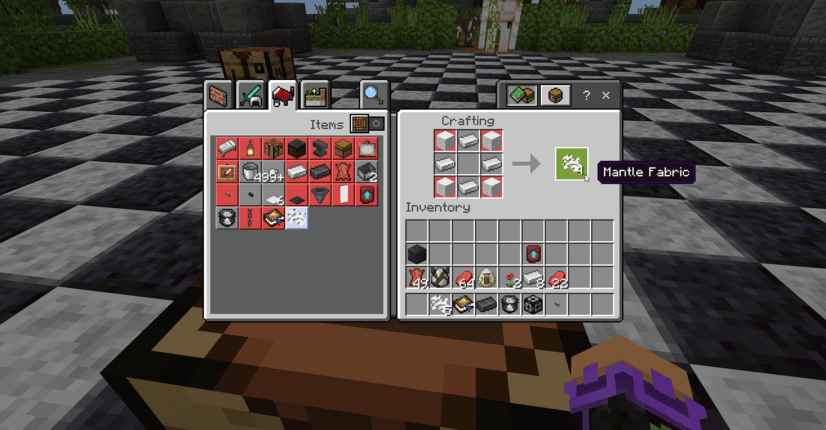
Task: Choose the lantern recipe in the book
Action: 250,148
